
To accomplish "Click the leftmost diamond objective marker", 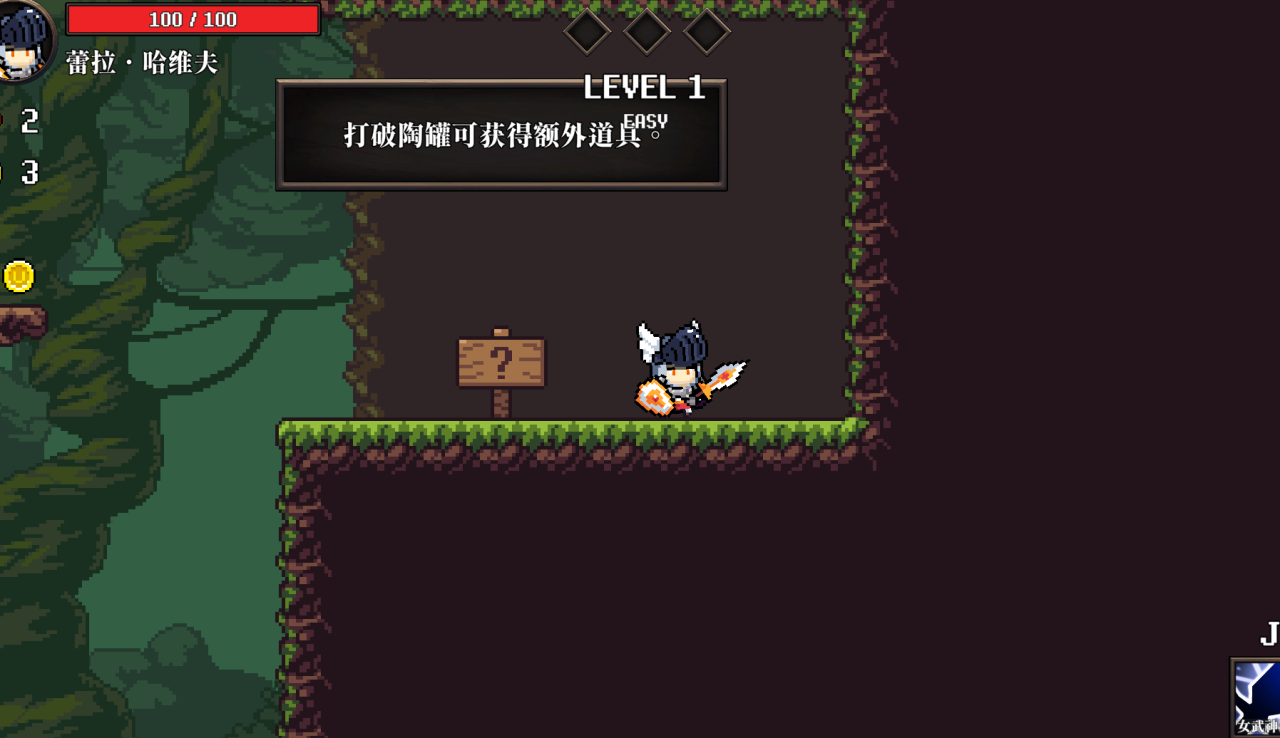I will pos(587,31).
